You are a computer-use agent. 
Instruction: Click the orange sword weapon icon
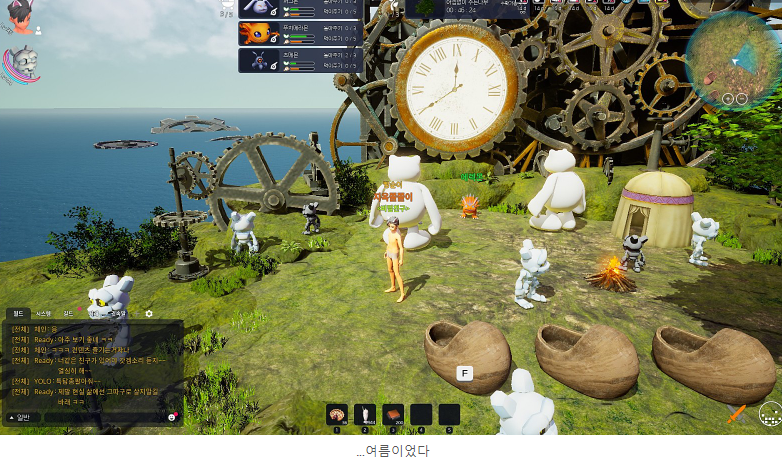(x=737, y=412)
